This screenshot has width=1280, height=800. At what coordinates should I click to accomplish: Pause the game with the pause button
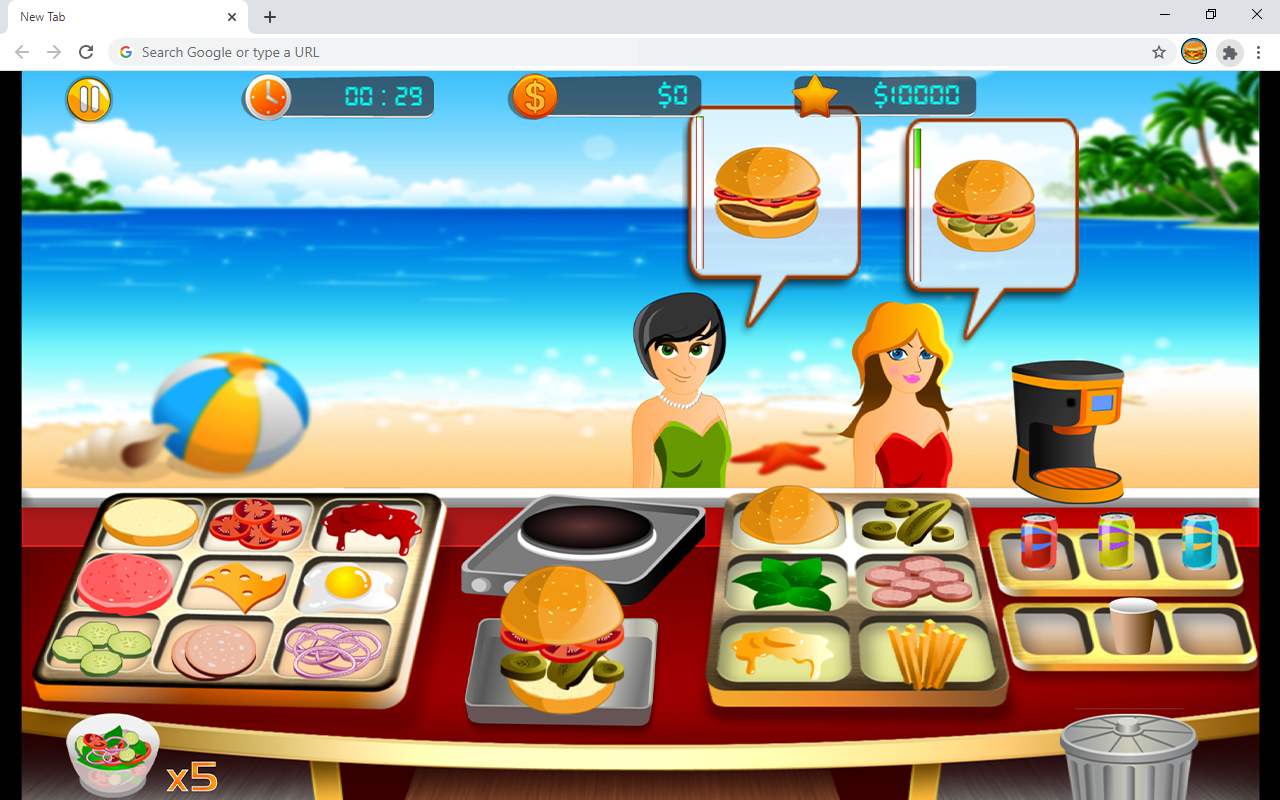click(x=88, y=99)
